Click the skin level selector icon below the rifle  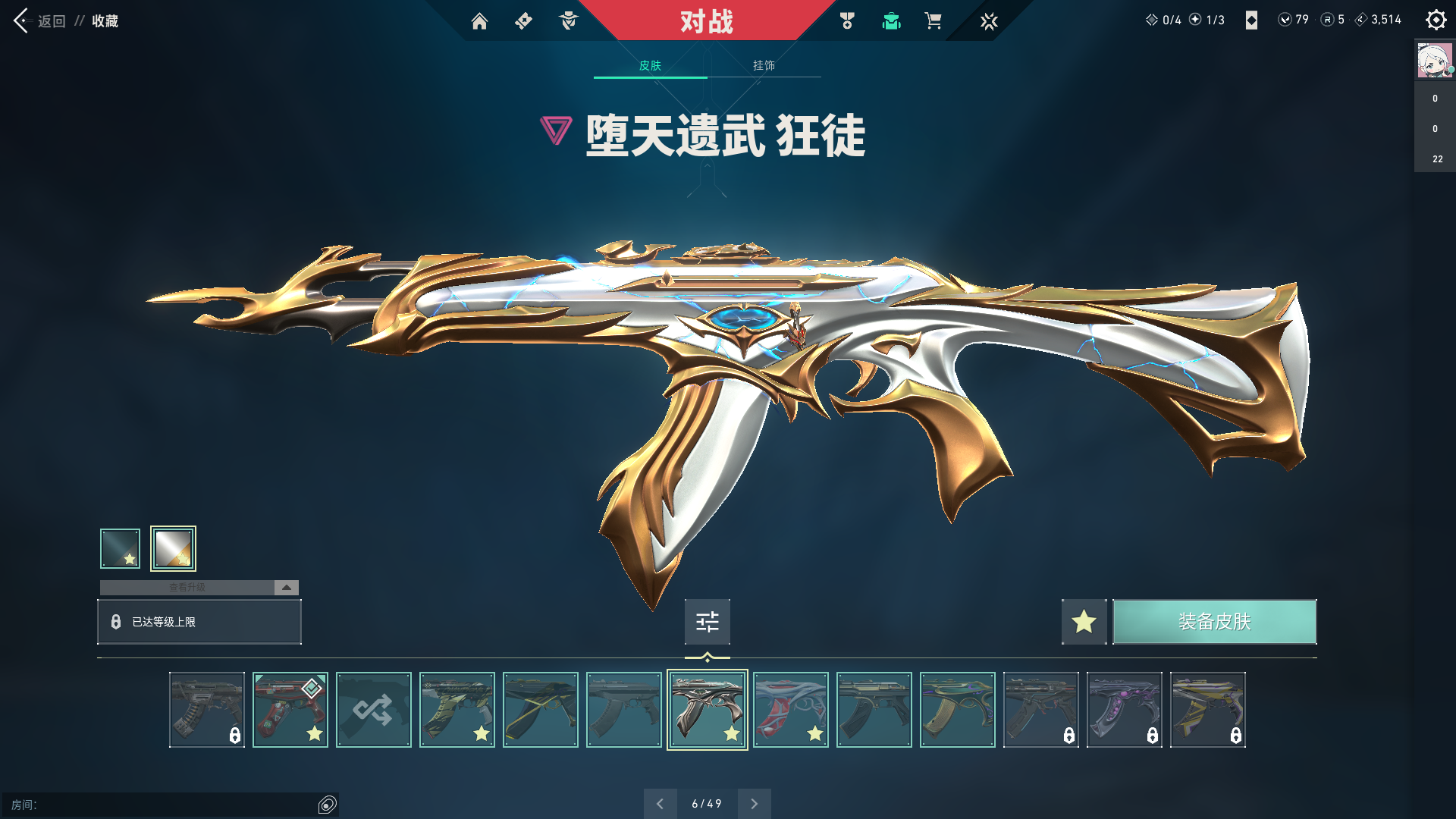pyautogui.click(x=707, y=622)
